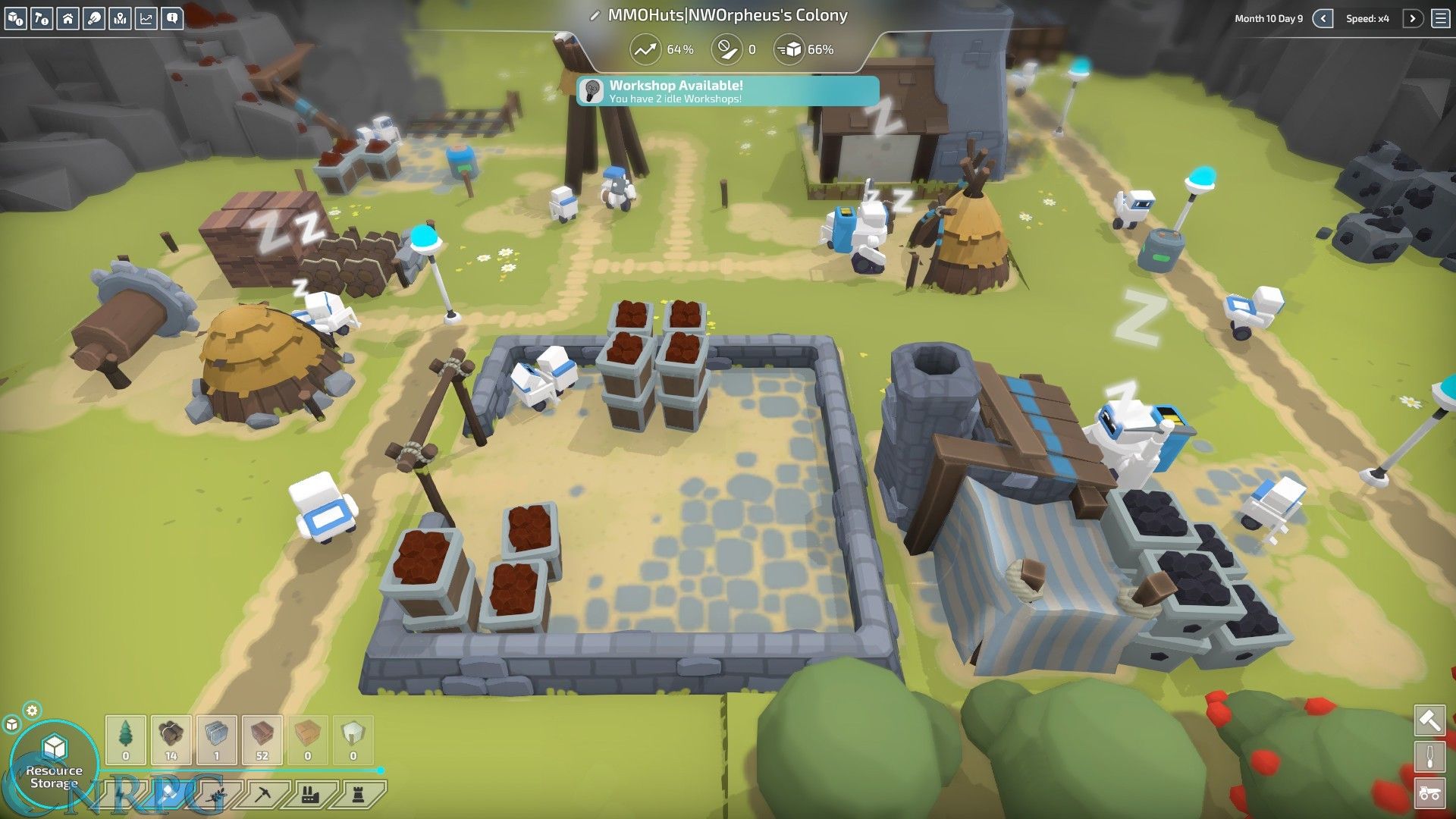Open the hamburger main menu
This screenshot has height=819, width=1456.
coord(1441,18)
